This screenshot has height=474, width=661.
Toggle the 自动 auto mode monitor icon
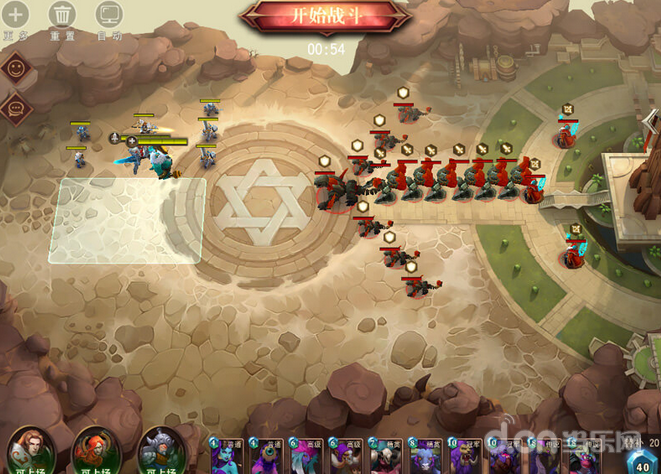[109, 16]
